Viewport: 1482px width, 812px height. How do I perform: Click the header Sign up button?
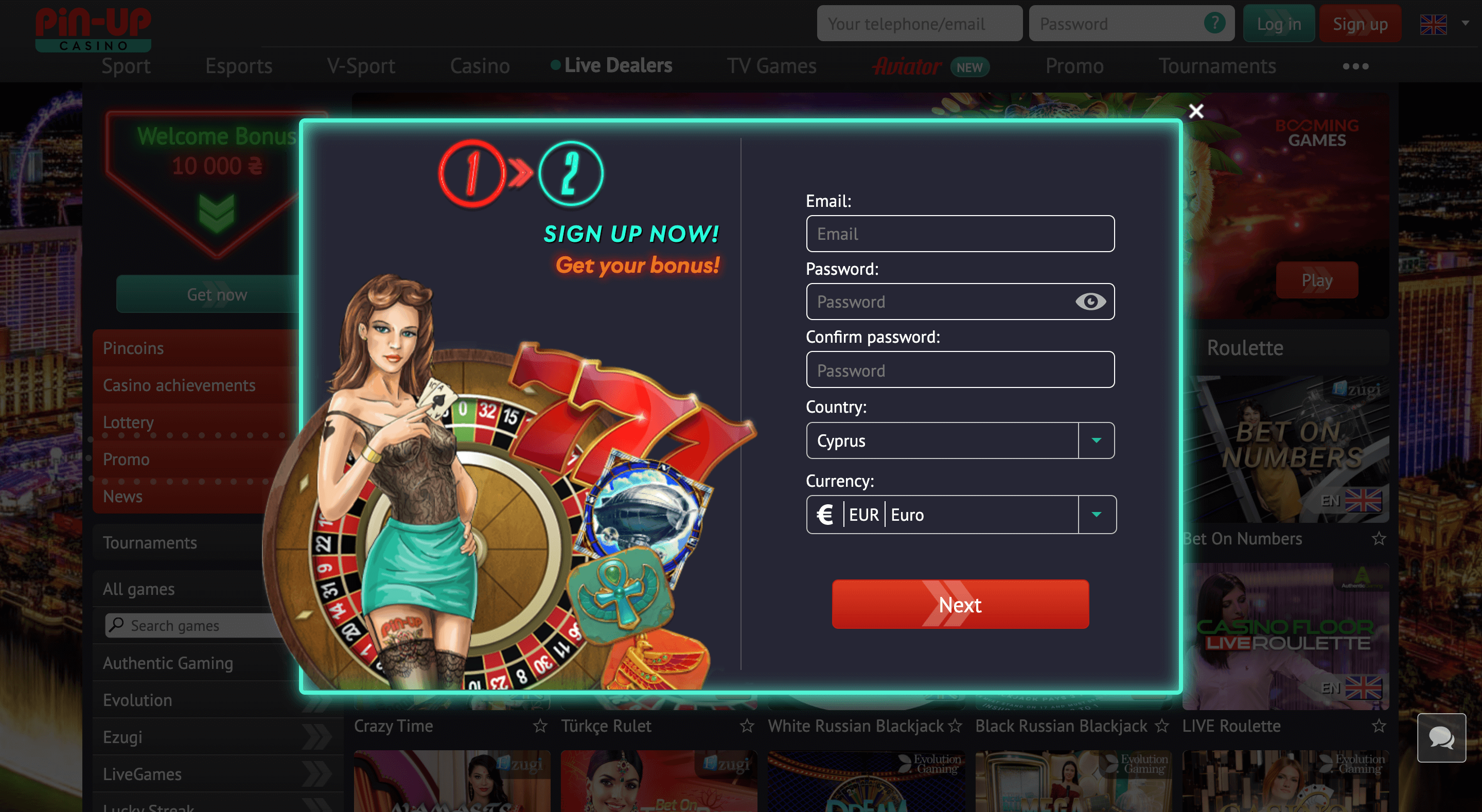click(1360, 24)
